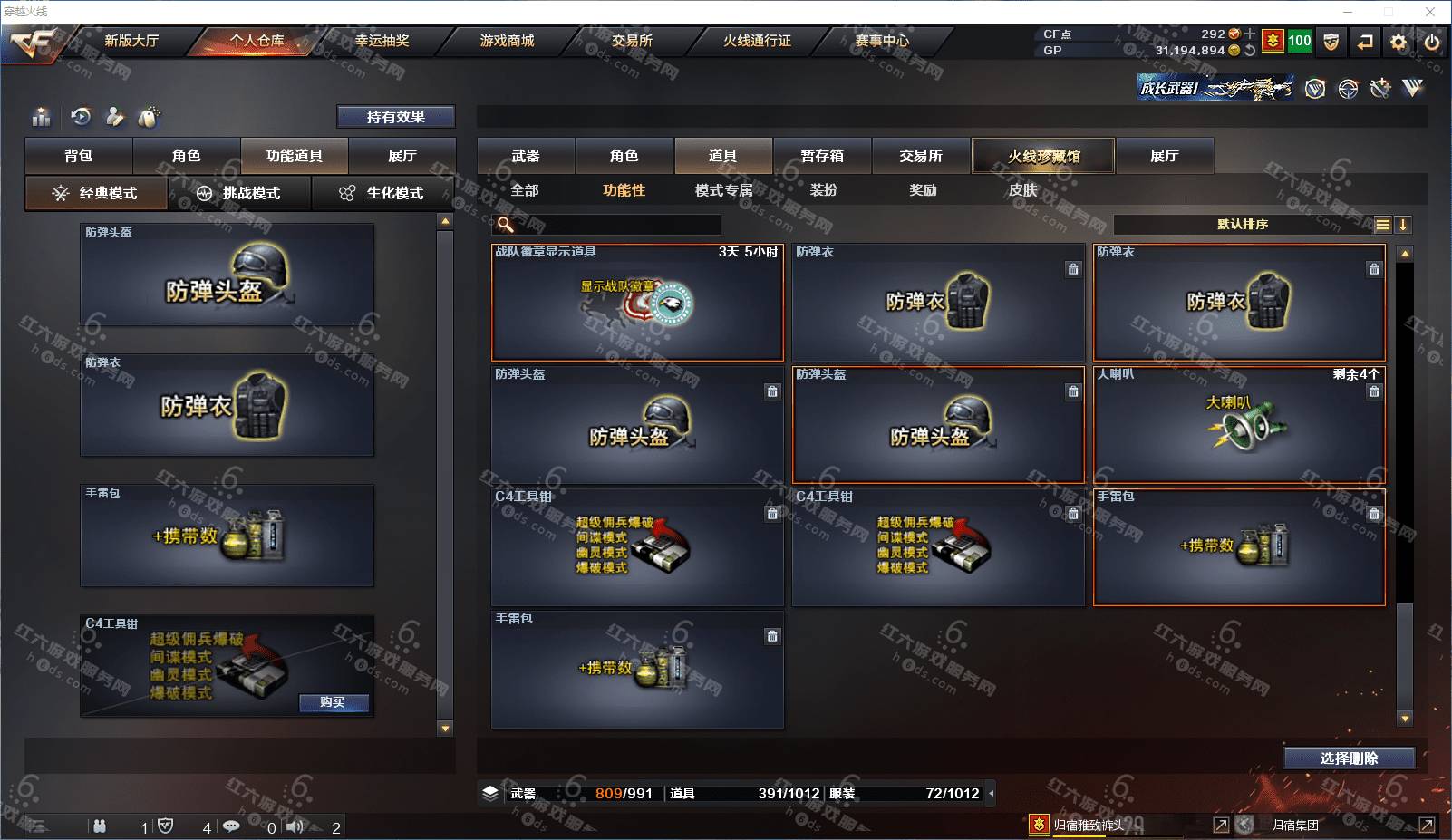The height and width of the screenshot is (840, 1452).
Task: Open the 交易所 top menu entry
Action: coord(632,41)
